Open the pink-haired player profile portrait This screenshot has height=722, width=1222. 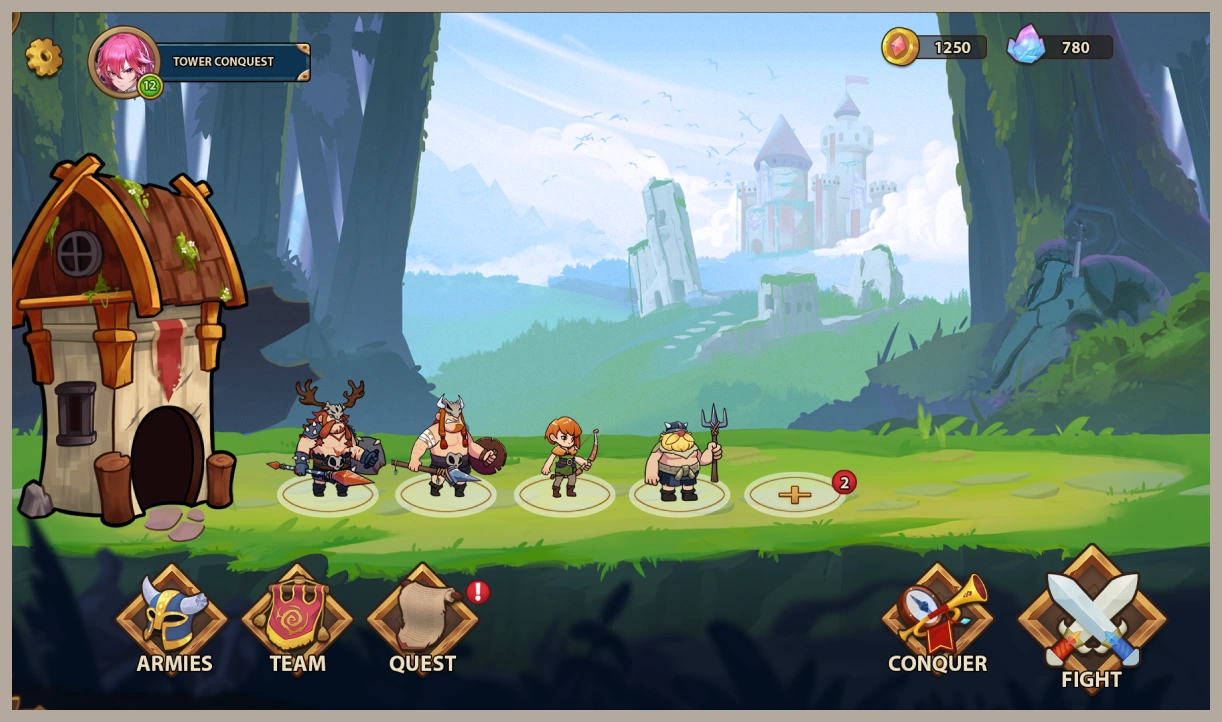pyautogui.click(x=124, y=61)
